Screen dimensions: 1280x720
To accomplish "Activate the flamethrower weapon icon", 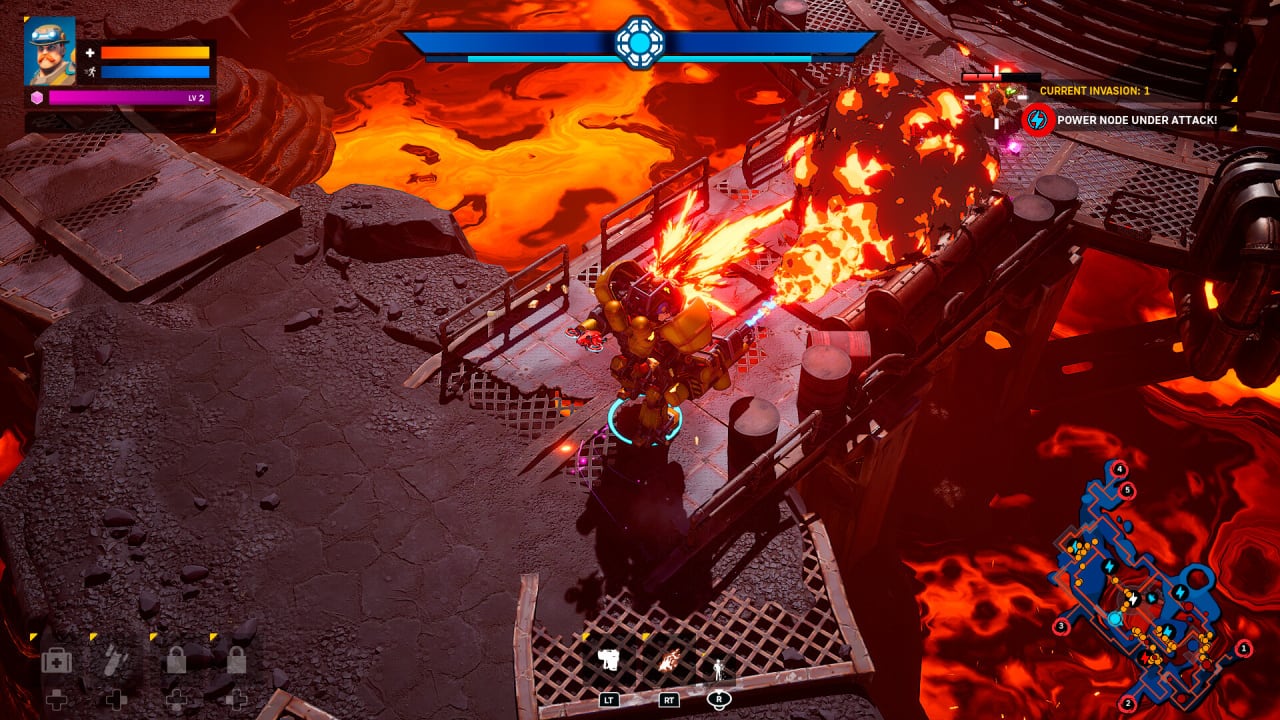I will [x=670, y=660].
